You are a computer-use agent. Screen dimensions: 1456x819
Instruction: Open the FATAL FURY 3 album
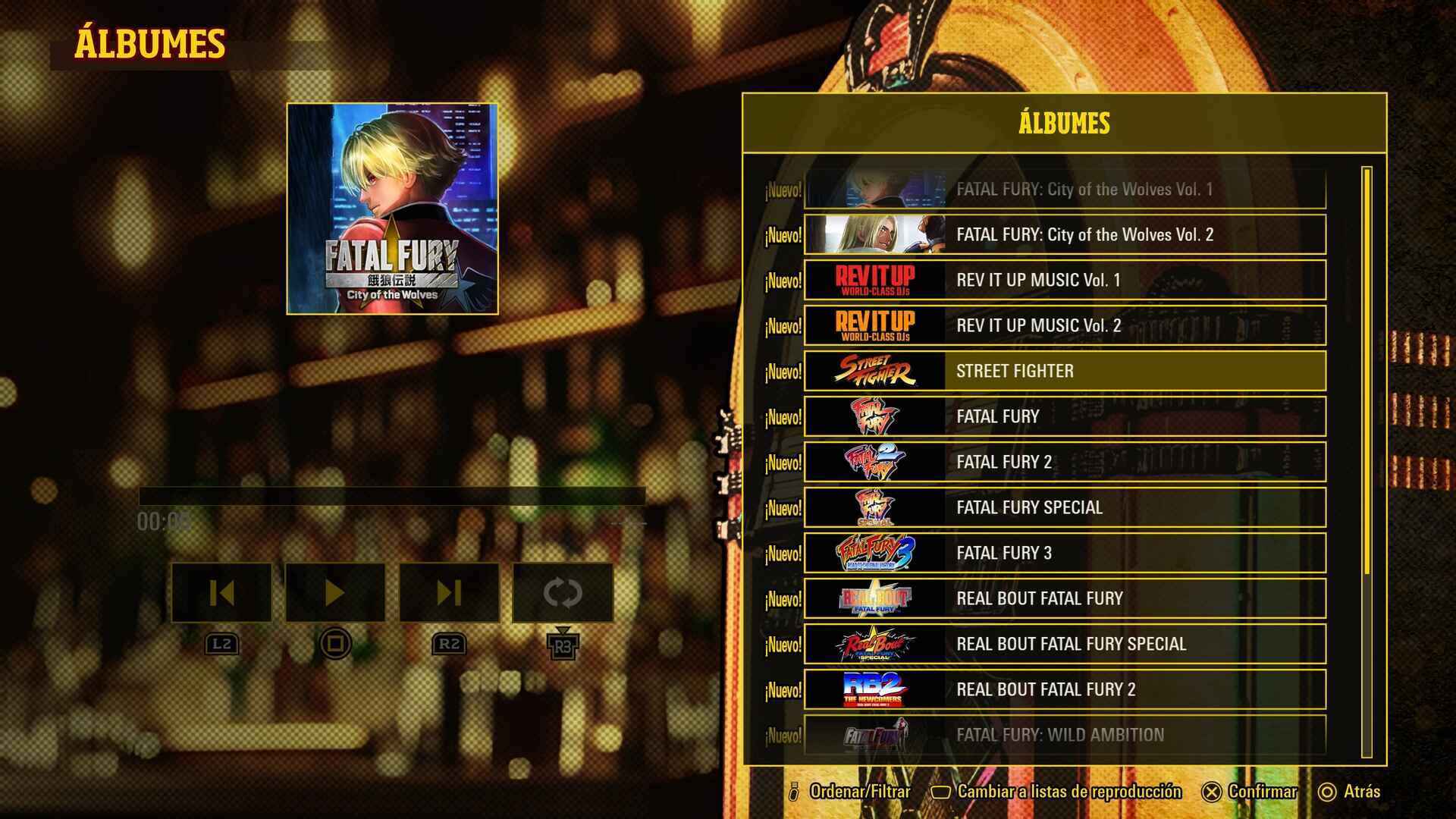1065,553
